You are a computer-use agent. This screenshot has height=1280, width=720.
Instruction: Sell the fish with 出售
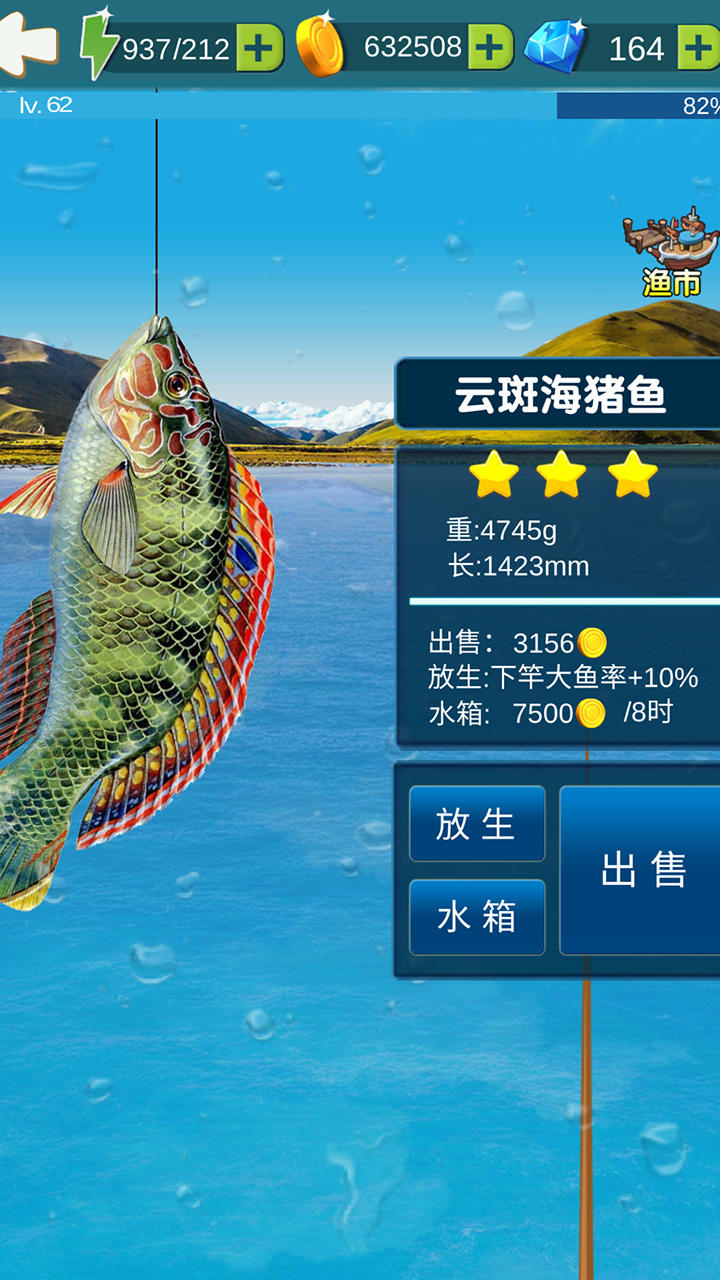pos(641,870)
